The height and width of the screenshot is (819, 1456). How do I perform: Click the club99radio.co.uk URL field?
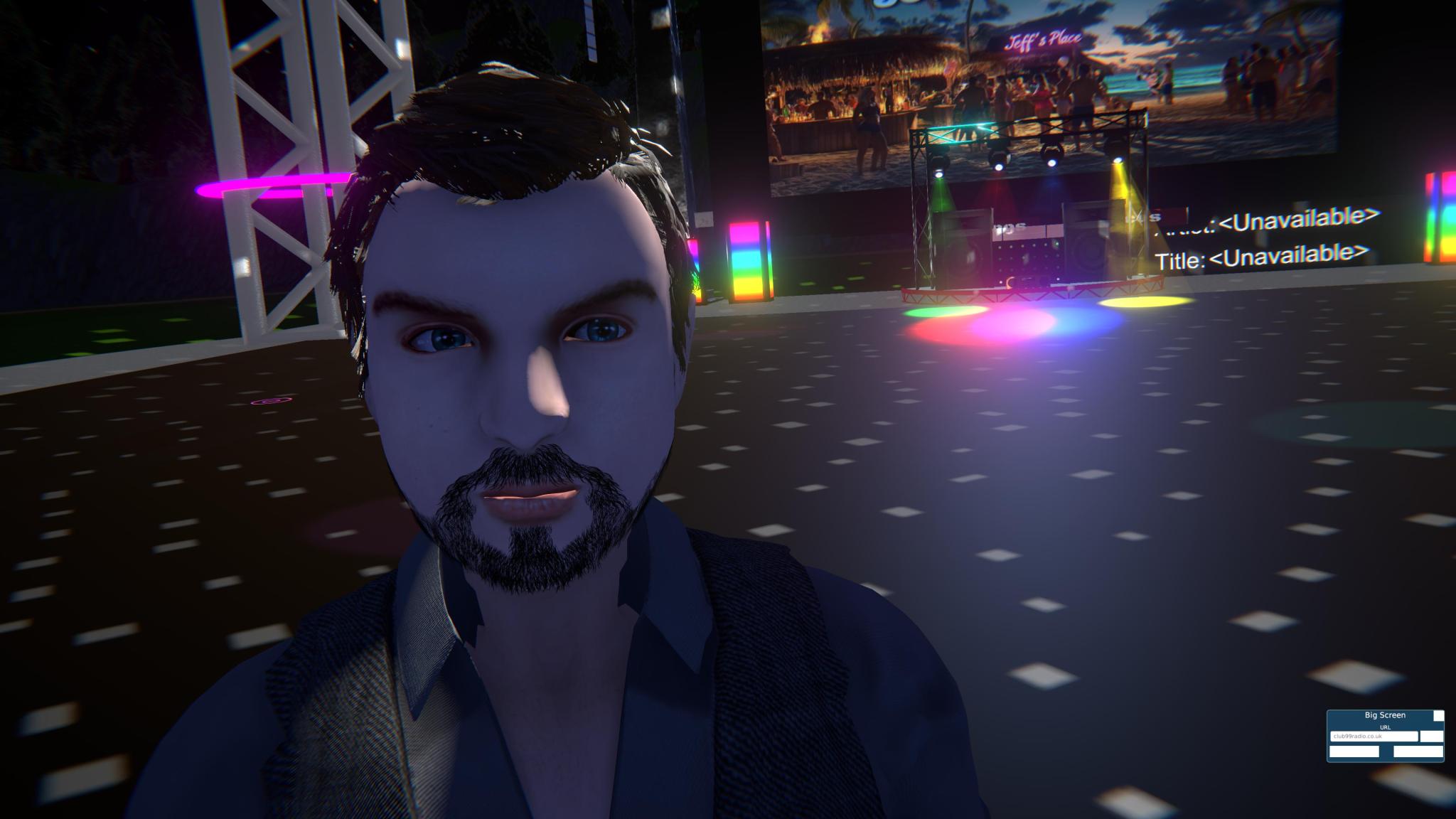coord(1374,737)
